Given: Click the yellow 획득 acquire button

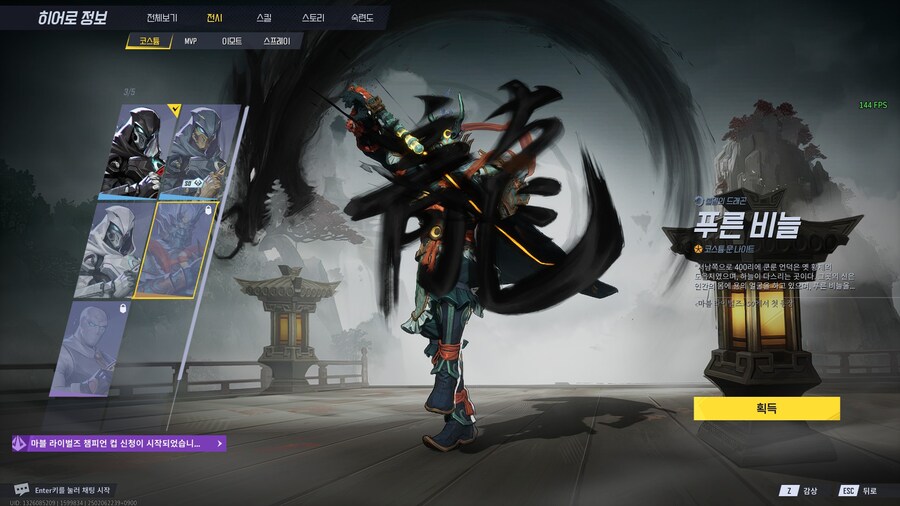Looking at the screenshot, I should click(x=766, y=408).
